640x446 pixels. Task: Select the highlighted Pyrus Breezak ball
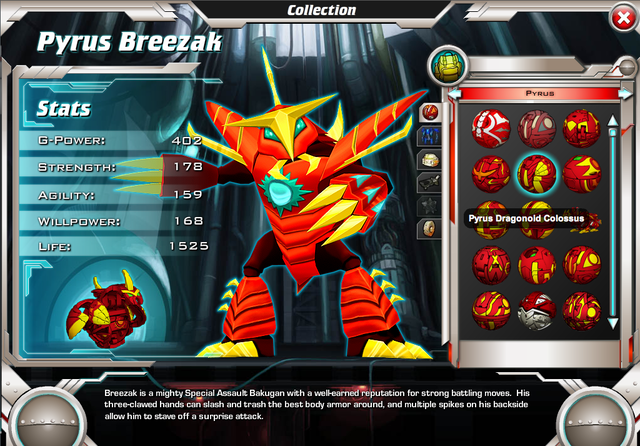coord(537,173)
